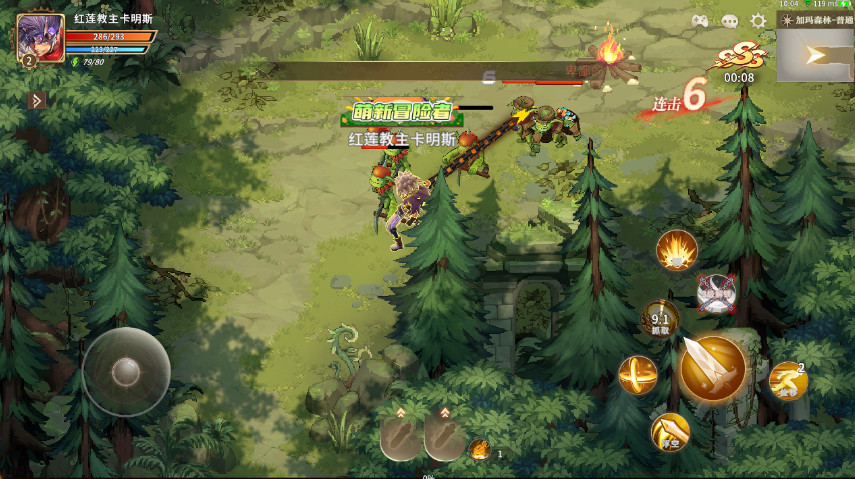This screenshot has width=855, height=479.
Task: Click the hero portrait avatar
Action: click(x=40, y=37)
